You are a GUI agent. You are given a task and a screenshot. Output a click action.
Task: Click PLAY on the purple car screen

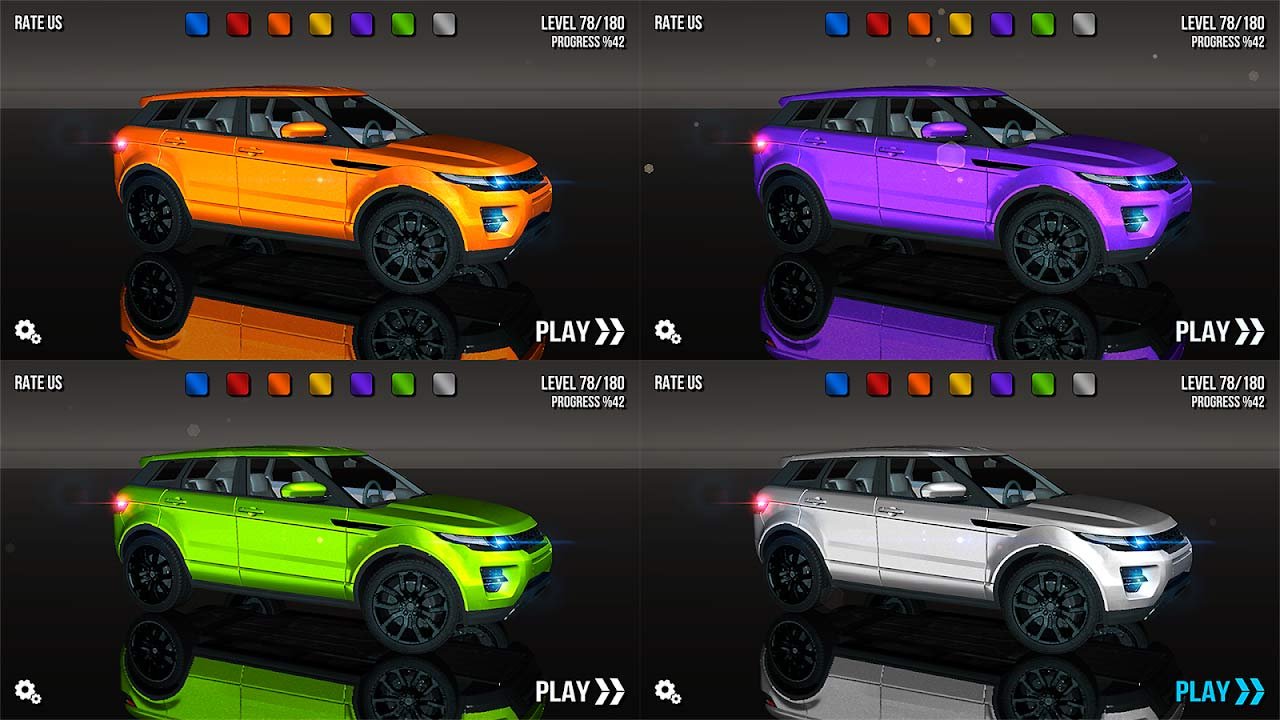point(1219,332)
